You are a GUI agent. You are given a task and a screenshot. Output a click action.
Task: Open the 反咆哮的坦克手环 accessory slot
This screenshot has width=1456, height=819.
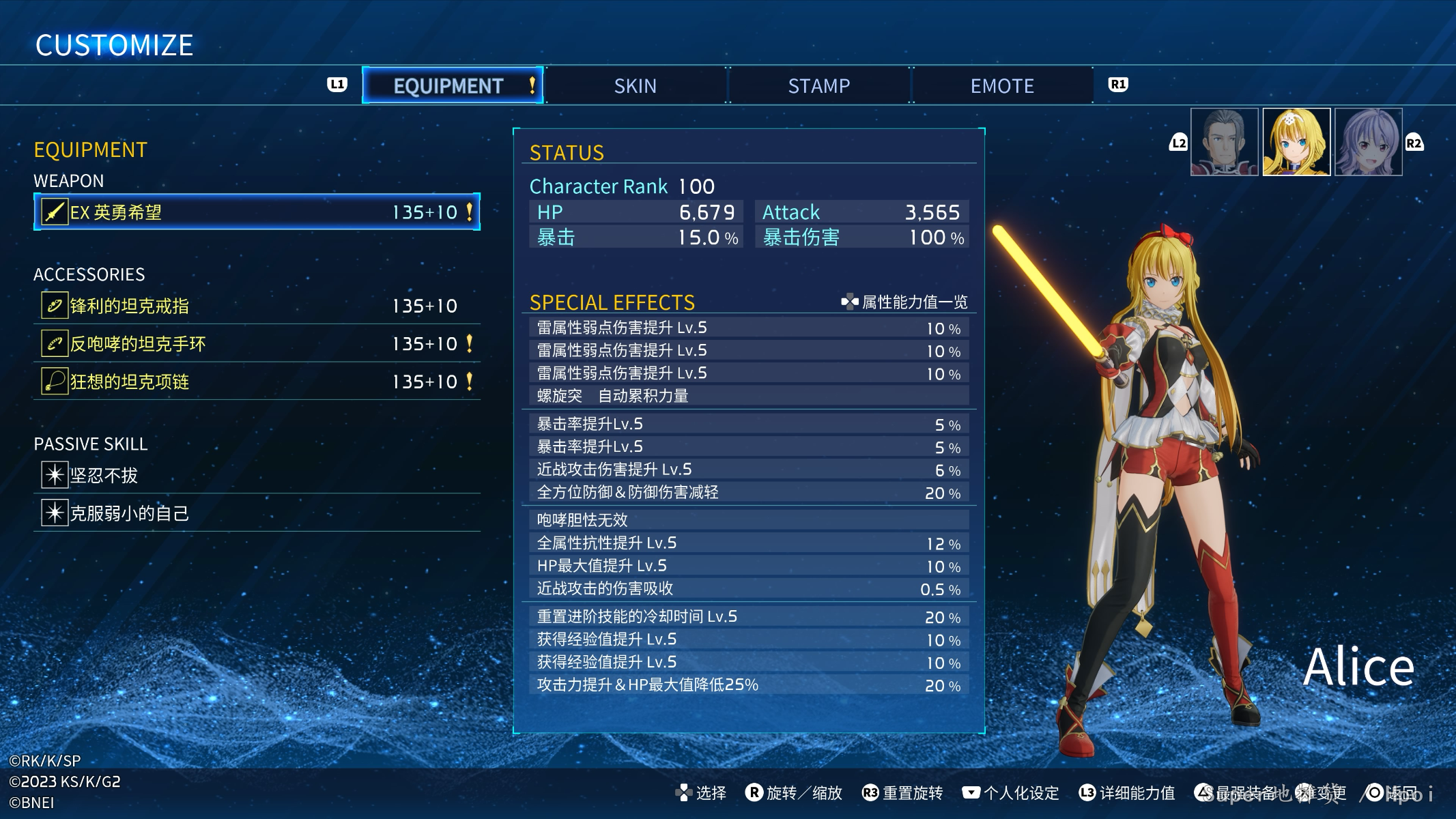point(257,344)
